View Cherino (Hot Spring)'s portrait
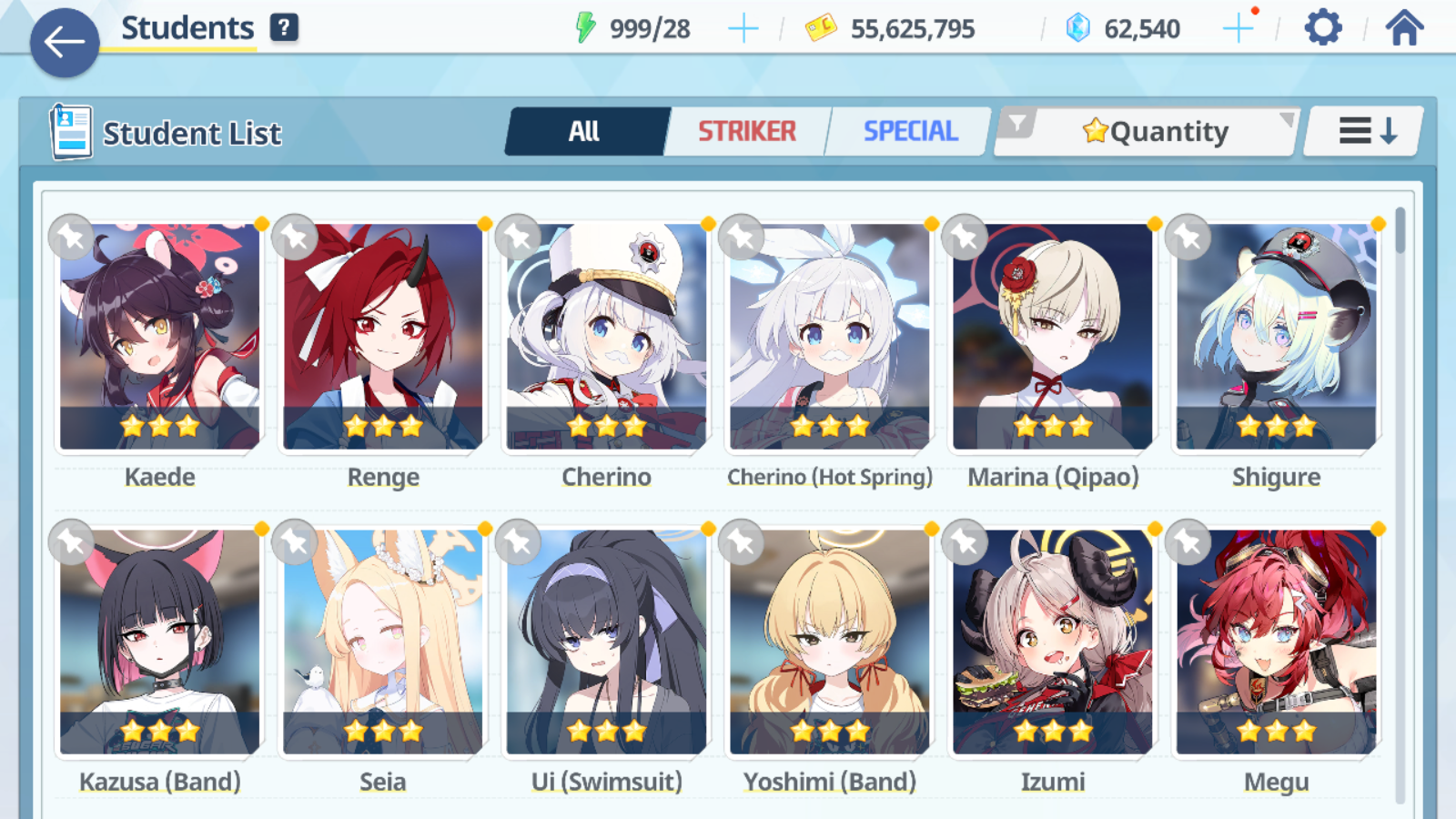The image size is (1456, 819). pos(829,337)
